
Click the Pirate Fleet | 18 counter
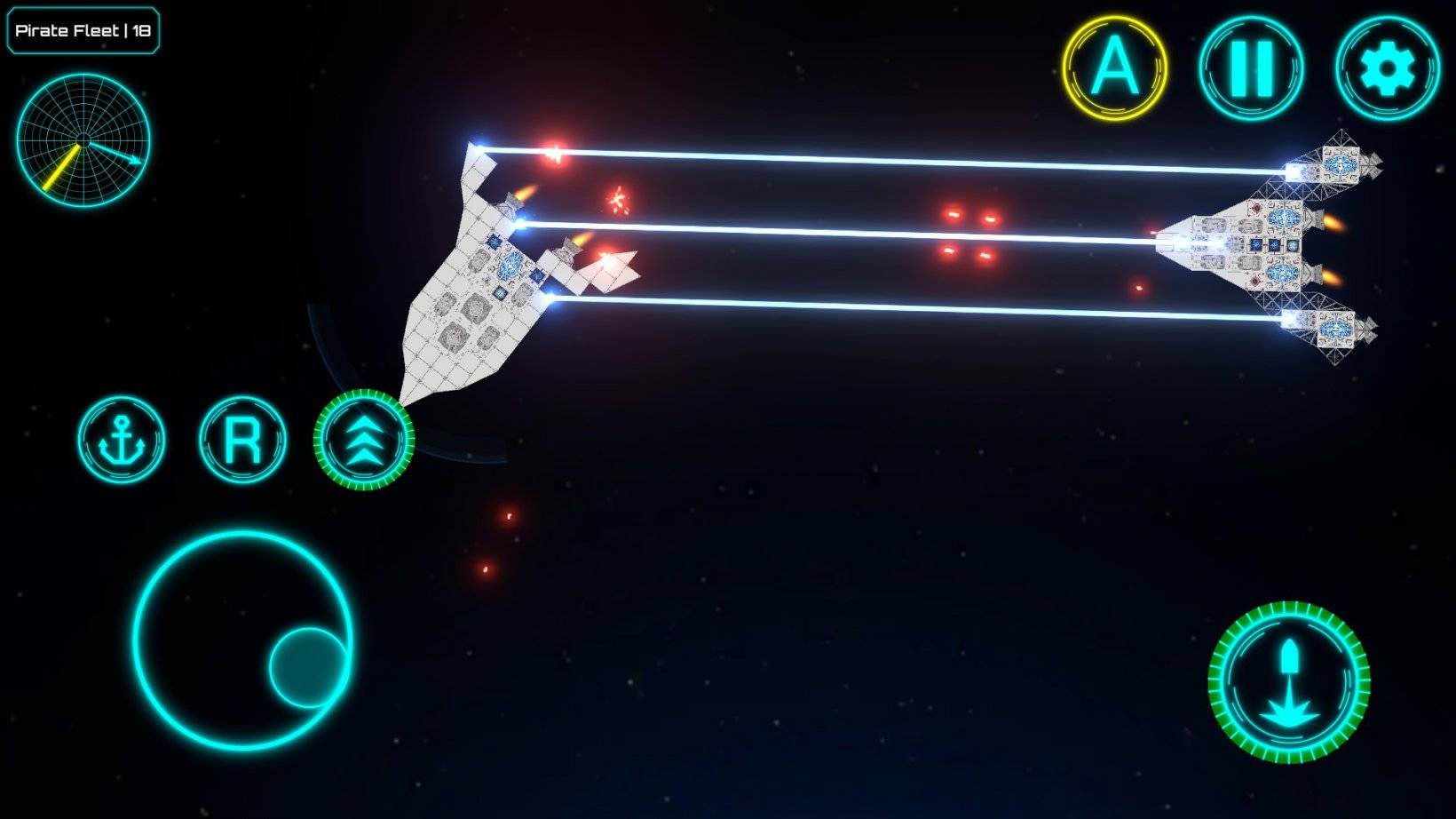click(83, 29)
